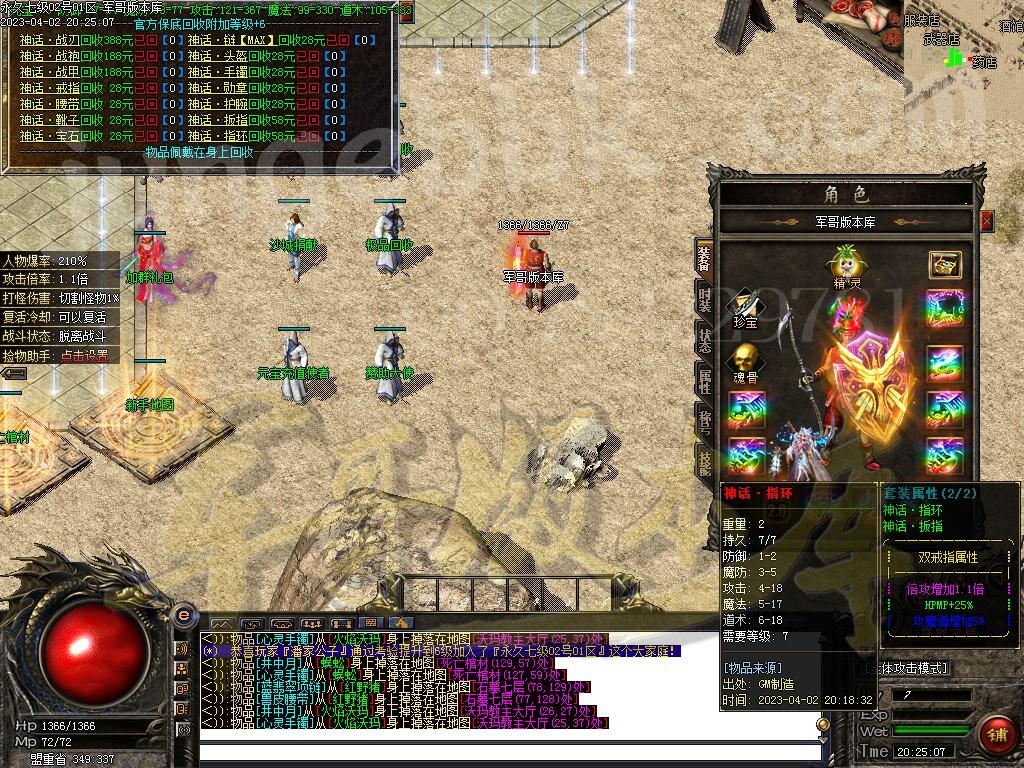This screenshot has height=768, width=1024.
Task: Click the house icon above the chat log
Action: [401, 623]
